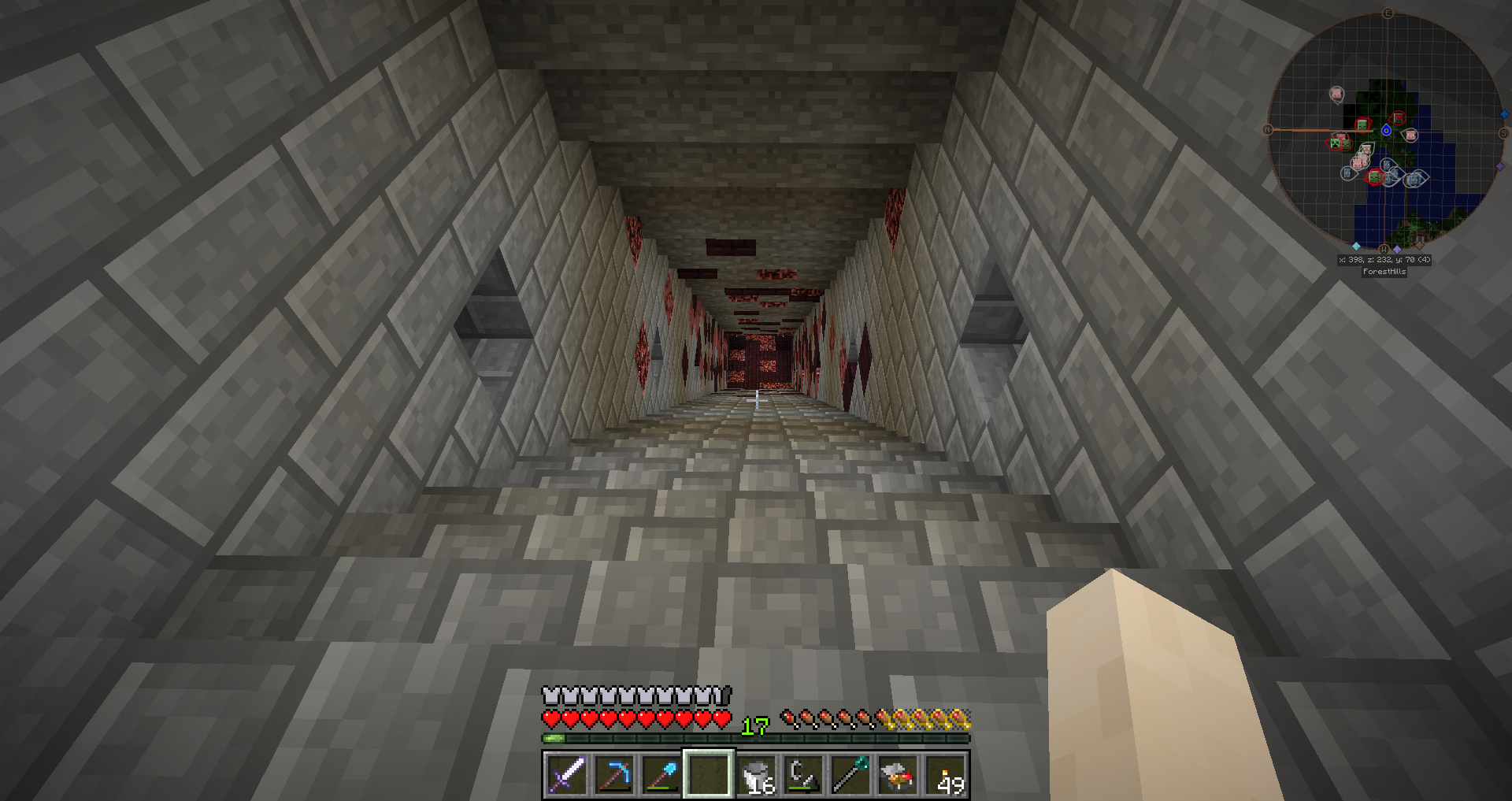Image resolution: width=1512 pixels, height=801 pixels.
Task: Click the spider marker on the minimap
Action: [1398, 118]
